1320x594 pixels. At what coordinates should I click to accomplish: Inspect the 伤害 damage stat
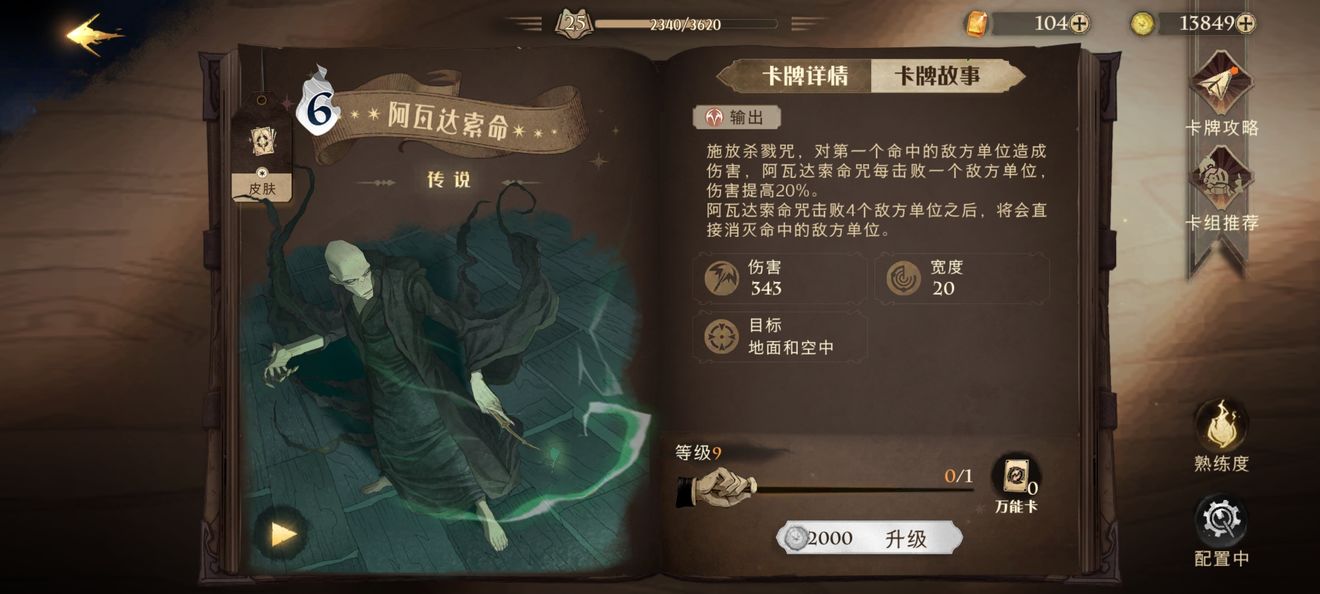tap(779, 278)
